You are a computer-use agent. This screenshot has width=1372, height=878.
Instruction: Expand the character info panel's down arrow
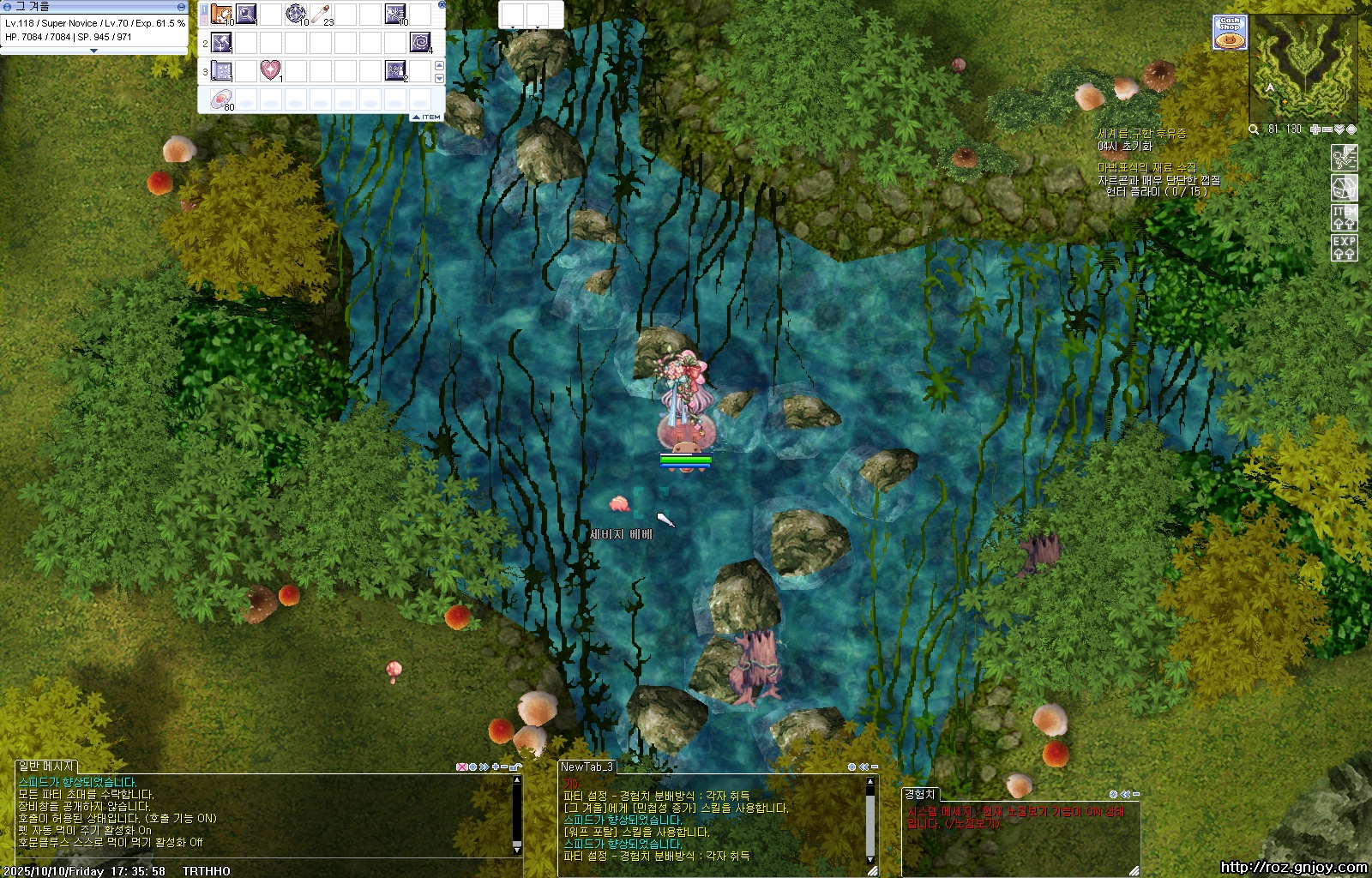point(93,51)
